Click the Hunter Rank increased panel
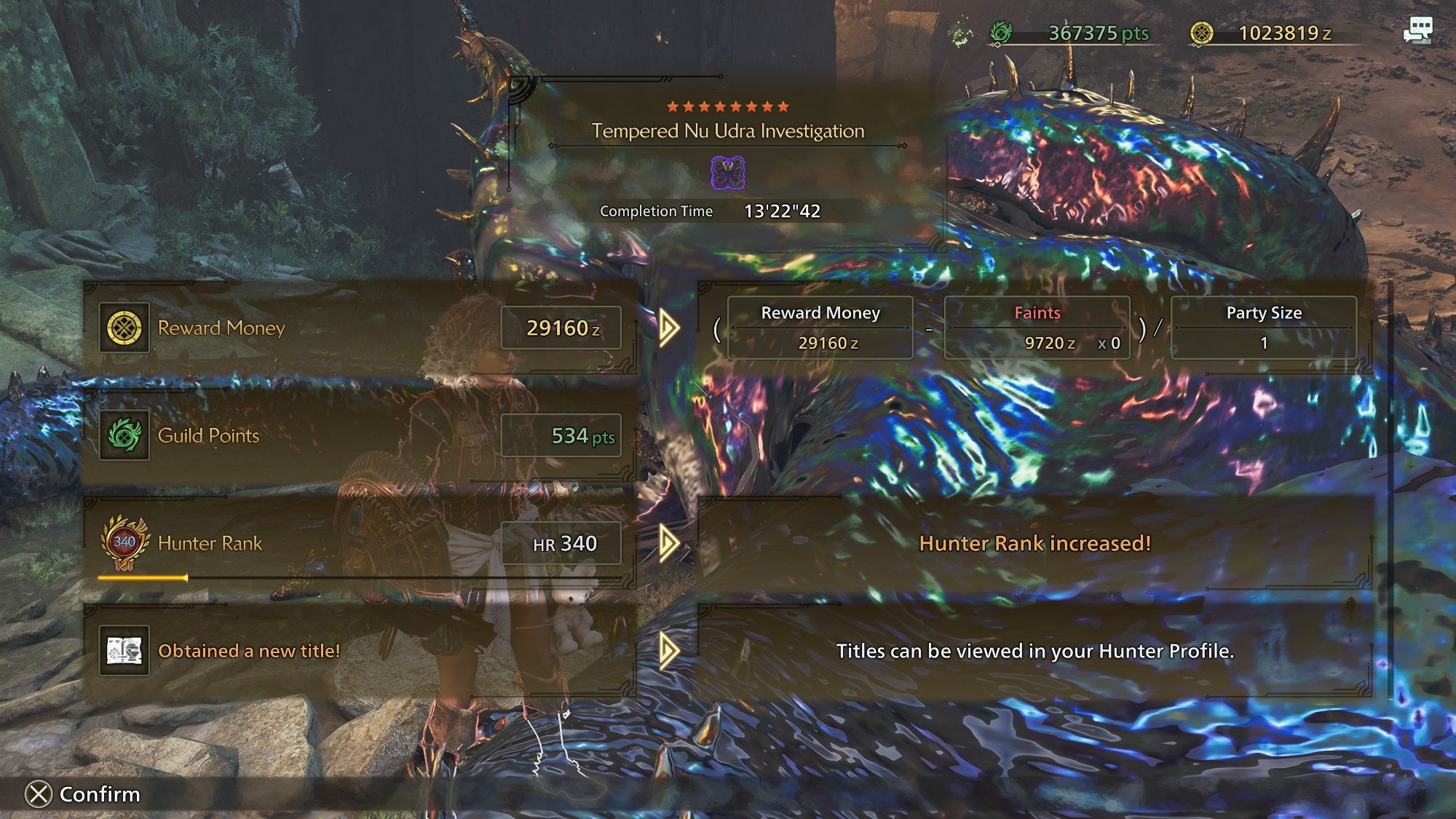Screen dimensions: 1456x819 1034,543
